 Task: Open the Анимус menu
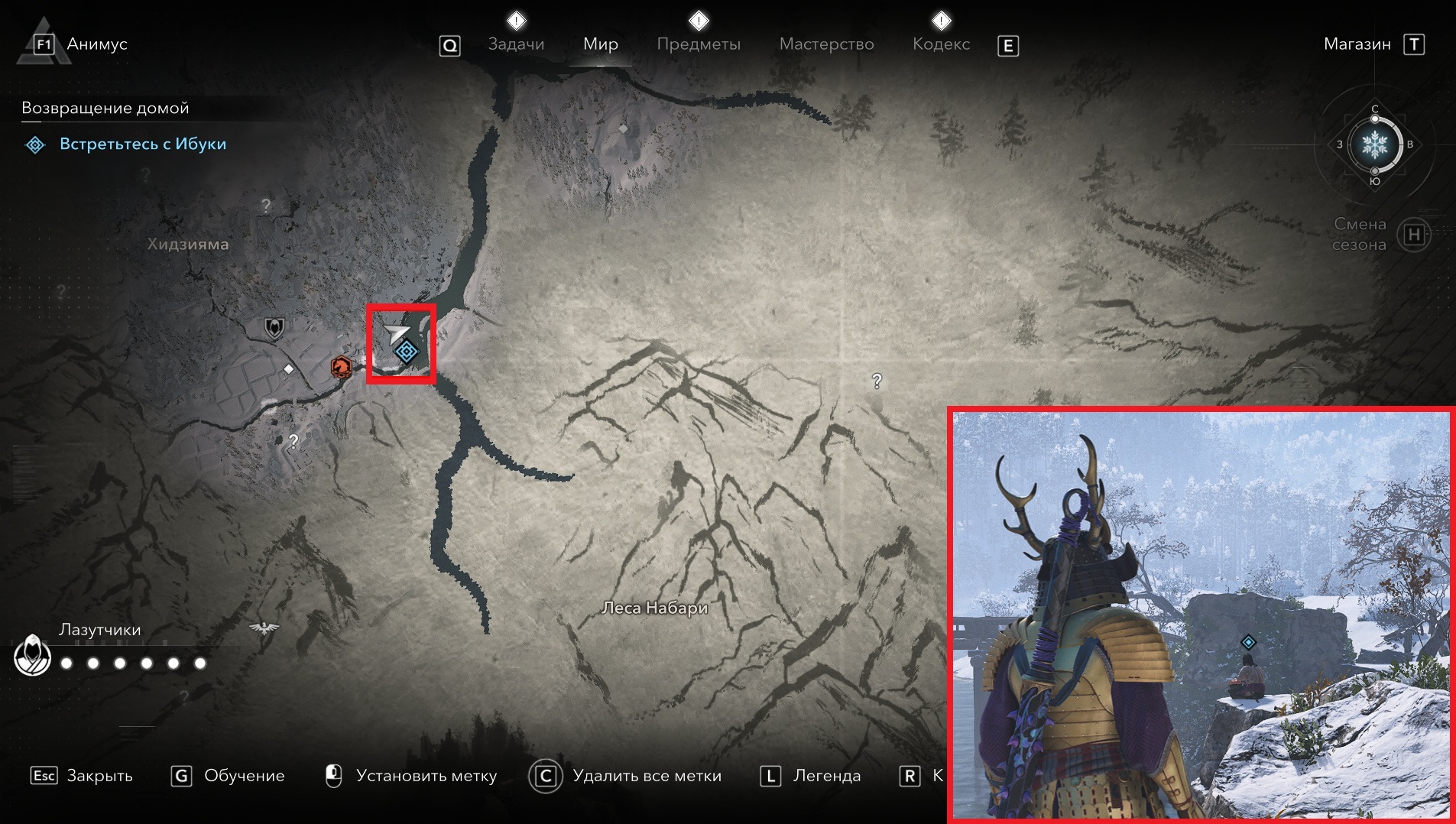click(96, 44)
